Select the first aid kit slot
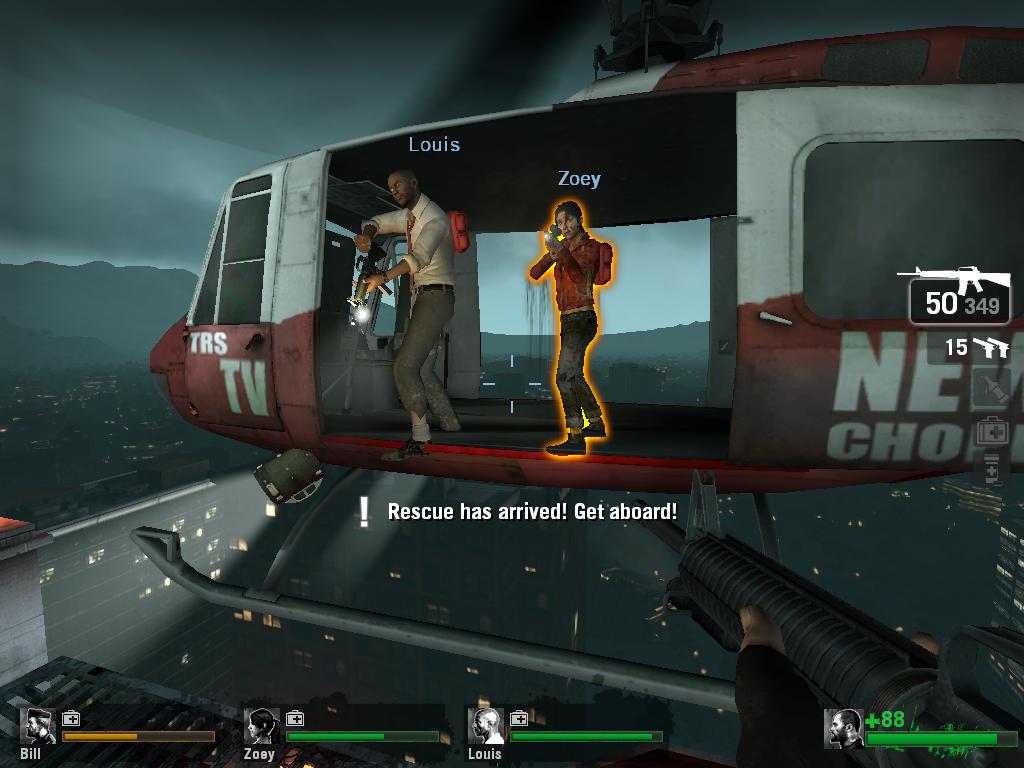Image resolution: width=1024 pixels, height=768 pixels. pyautogui.click(x=993, y=432)
